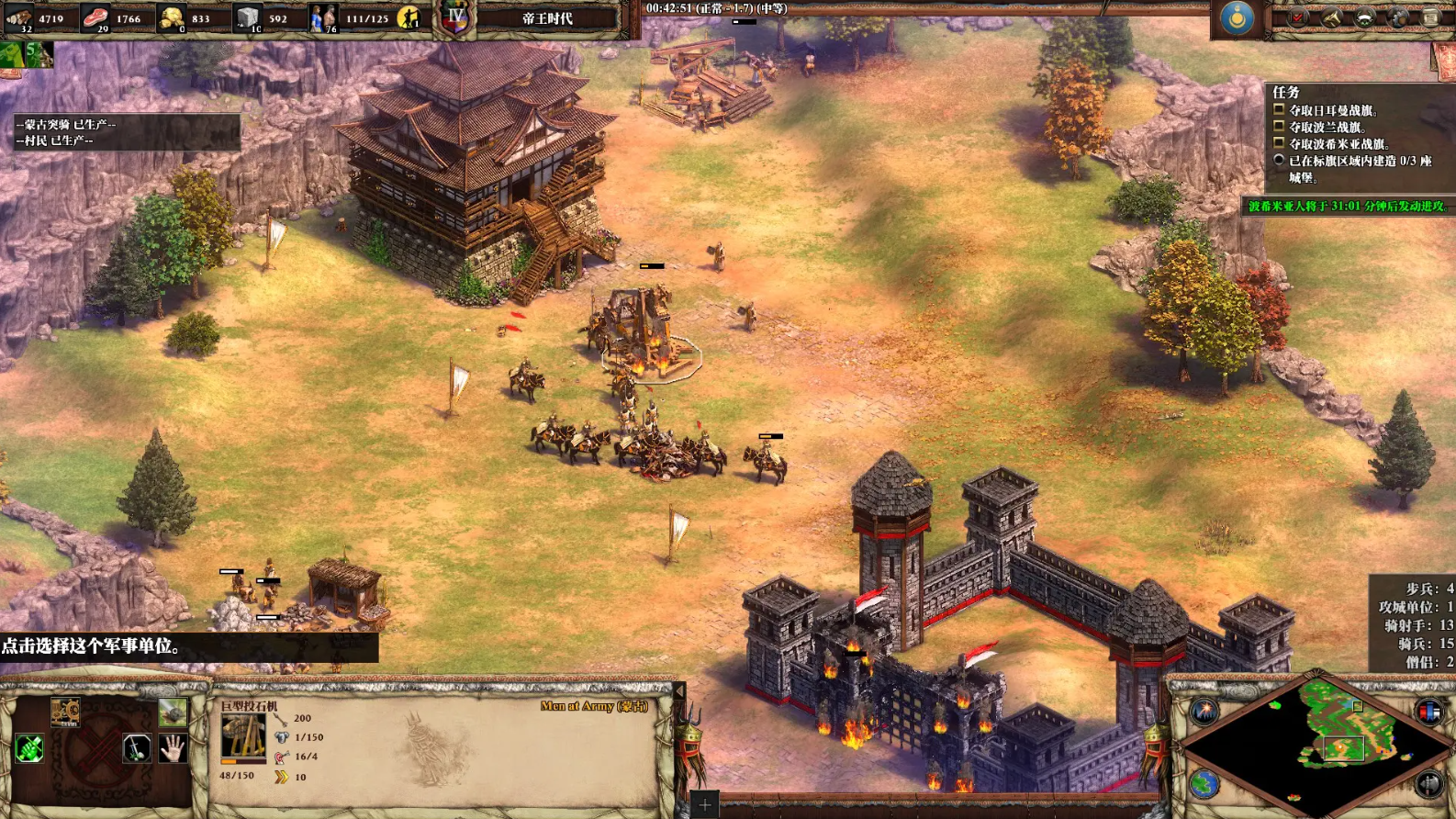Open the blue Mongol civilization emblem
The width and height of the screenshot is (1456, 819).
click(1237, 18)
